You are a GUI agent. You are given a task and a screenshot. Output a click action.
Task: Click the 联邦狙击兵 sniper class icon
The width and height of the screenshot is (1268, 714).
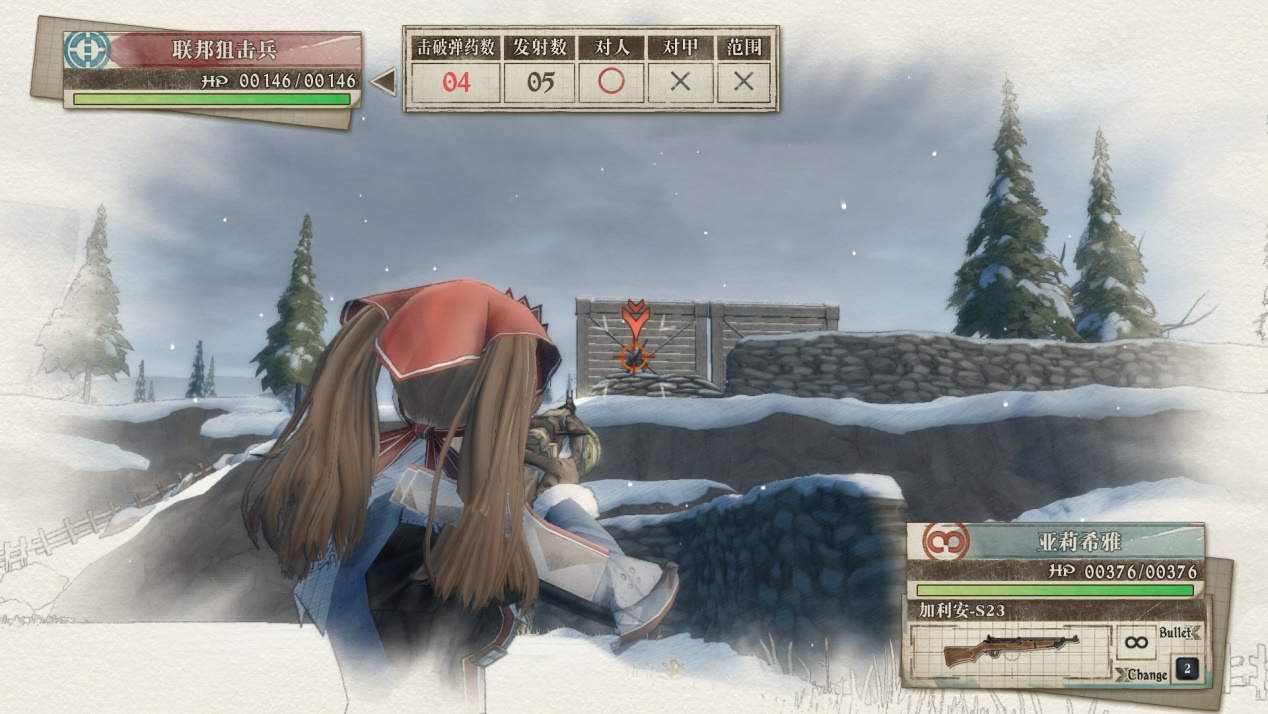coord(87,49)
